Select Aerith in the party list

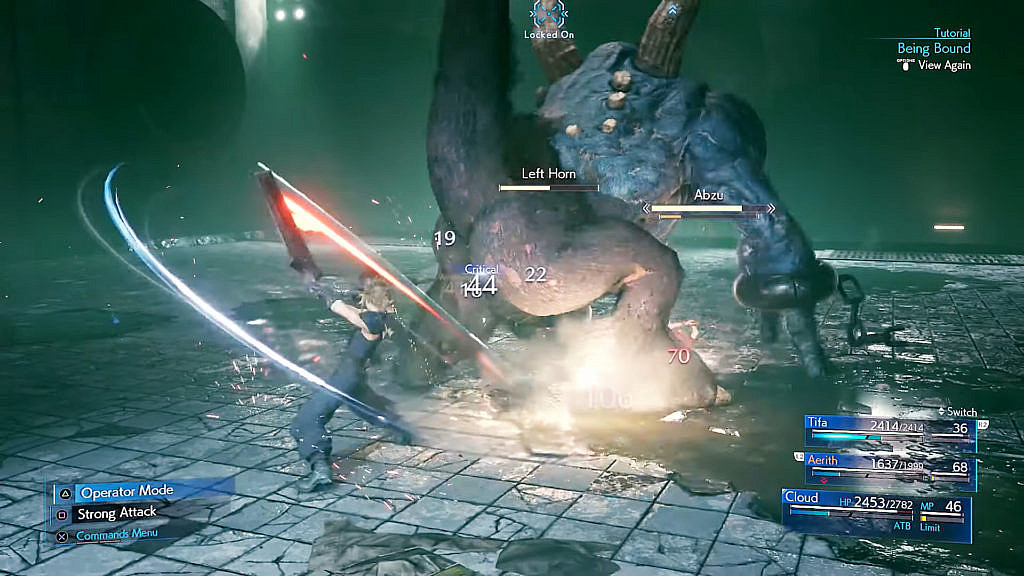[890, 466]
